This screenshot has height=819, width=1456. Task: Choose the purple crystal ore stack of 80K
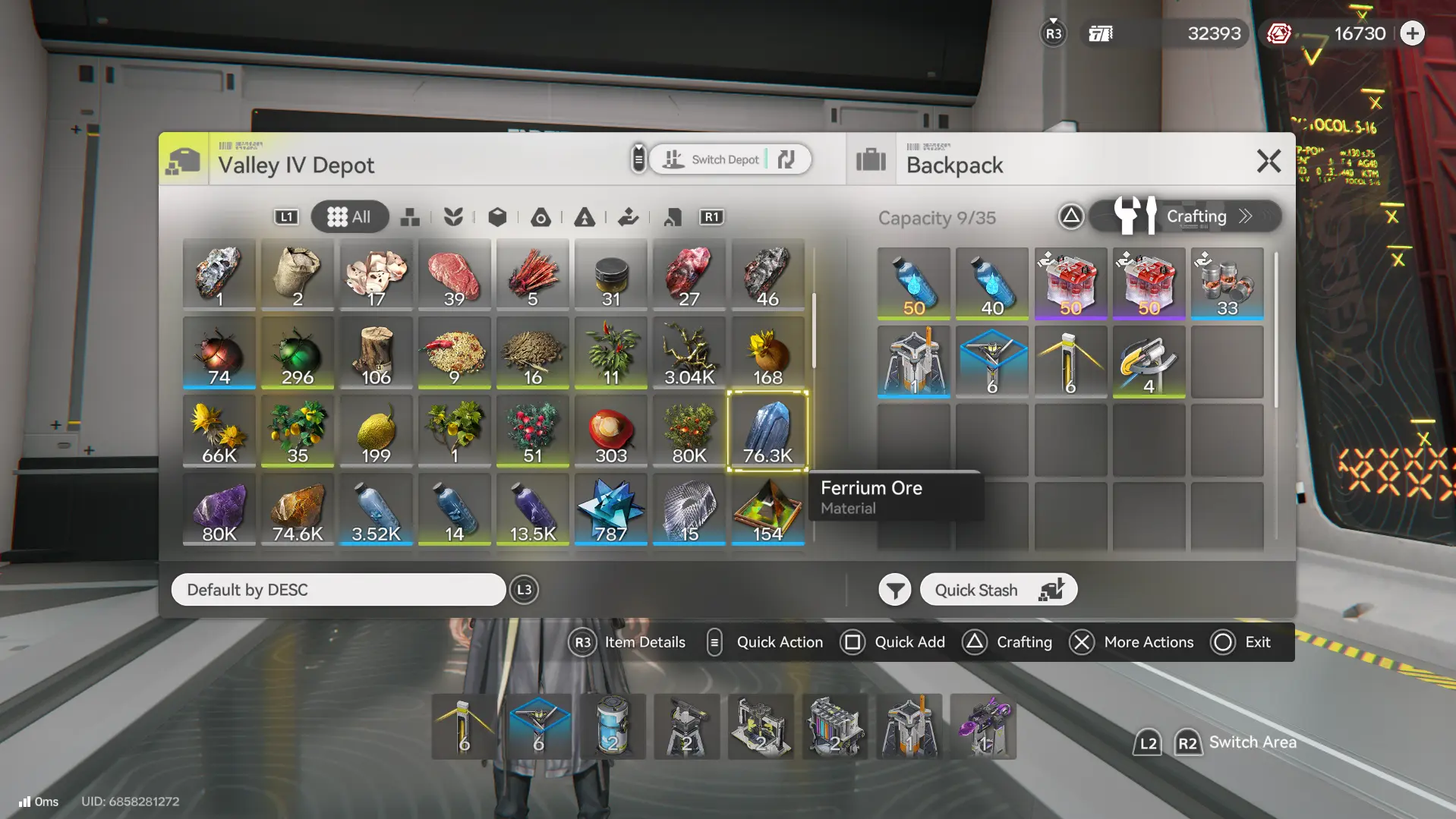[x=219, y=509]
